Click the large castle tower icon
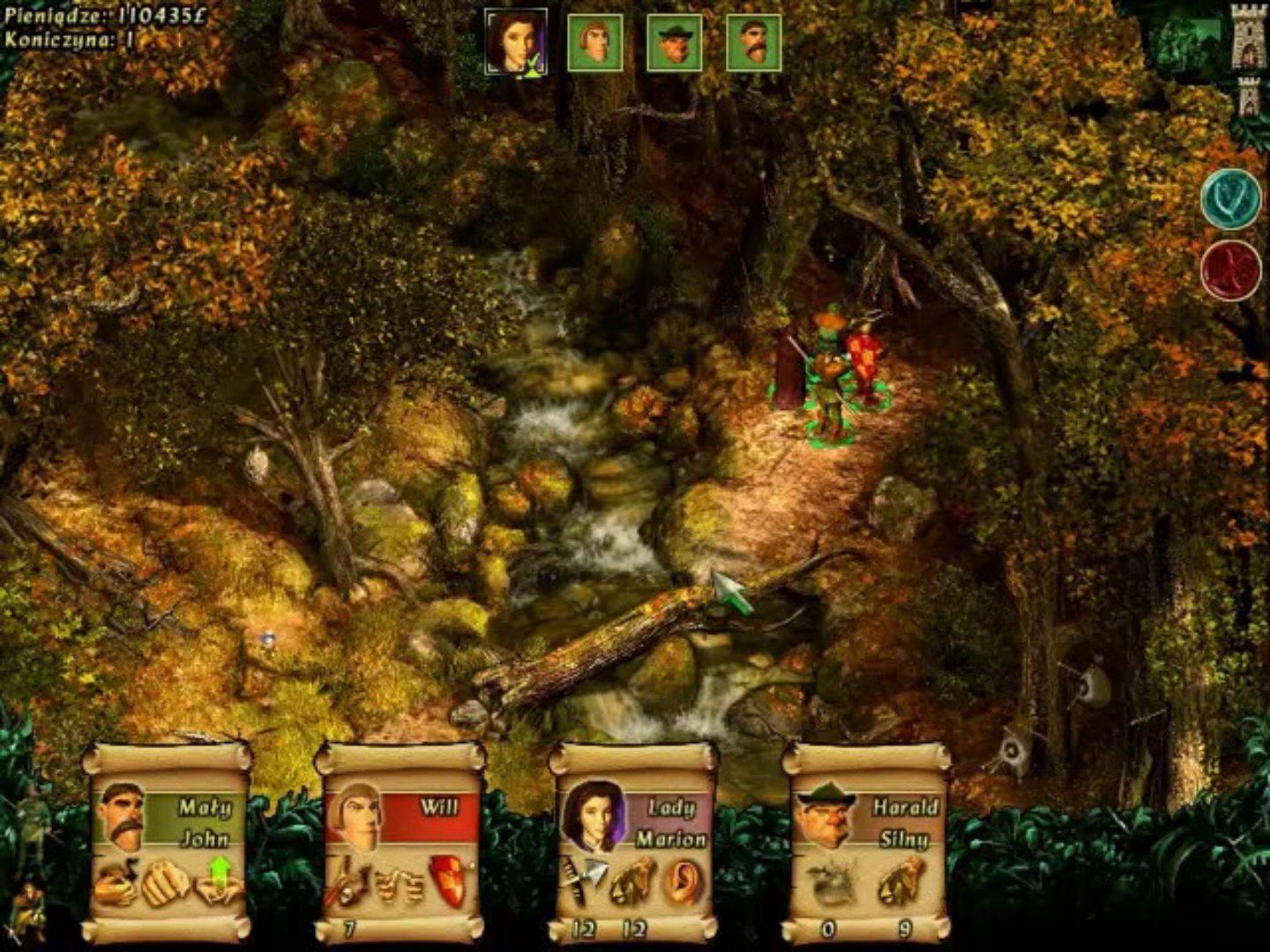This screenshot has height=952, width=1270. click(x=1249, y=36)
